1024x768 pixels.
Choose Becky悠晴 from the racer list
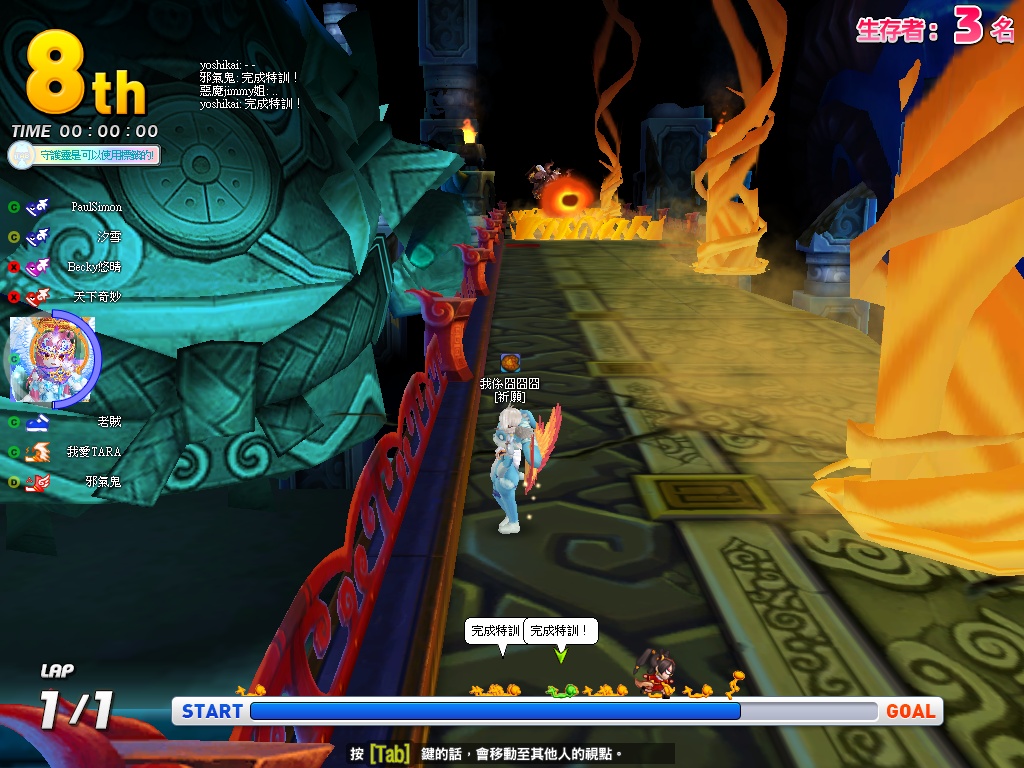coord(93,267)
